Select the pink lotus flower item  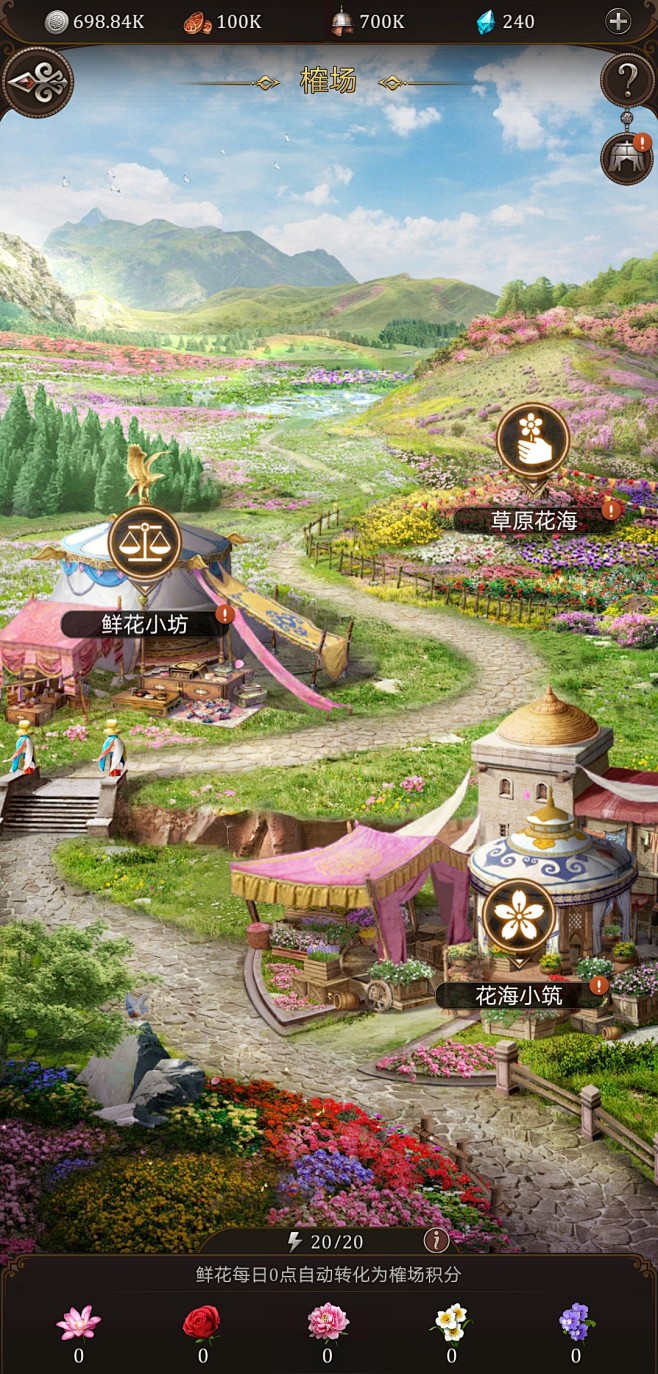click(x=78, y=1323)
